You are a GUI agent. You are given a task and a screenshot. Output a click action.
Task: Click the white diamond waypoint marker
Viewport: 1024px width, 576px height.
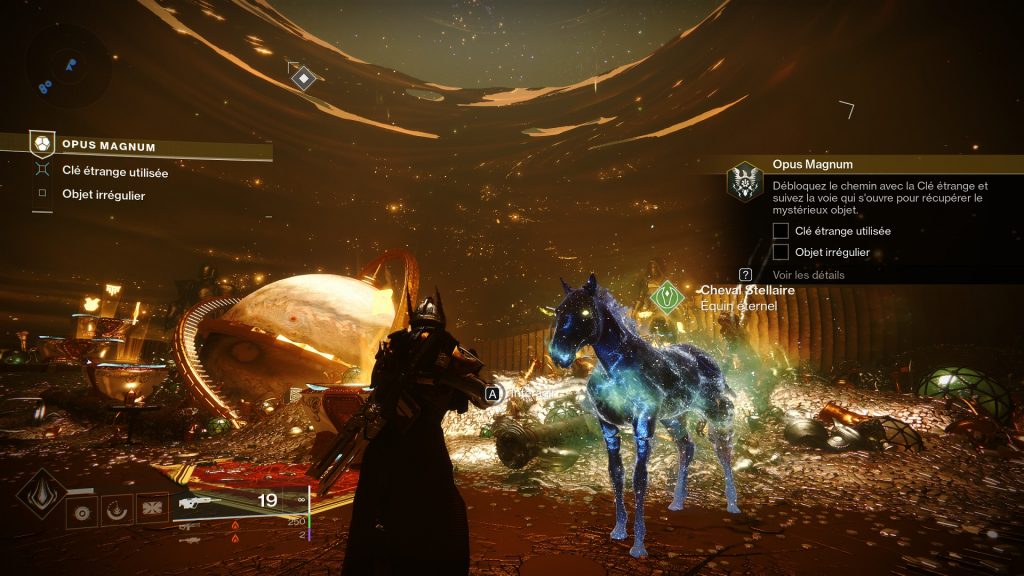tap(303, 77)
